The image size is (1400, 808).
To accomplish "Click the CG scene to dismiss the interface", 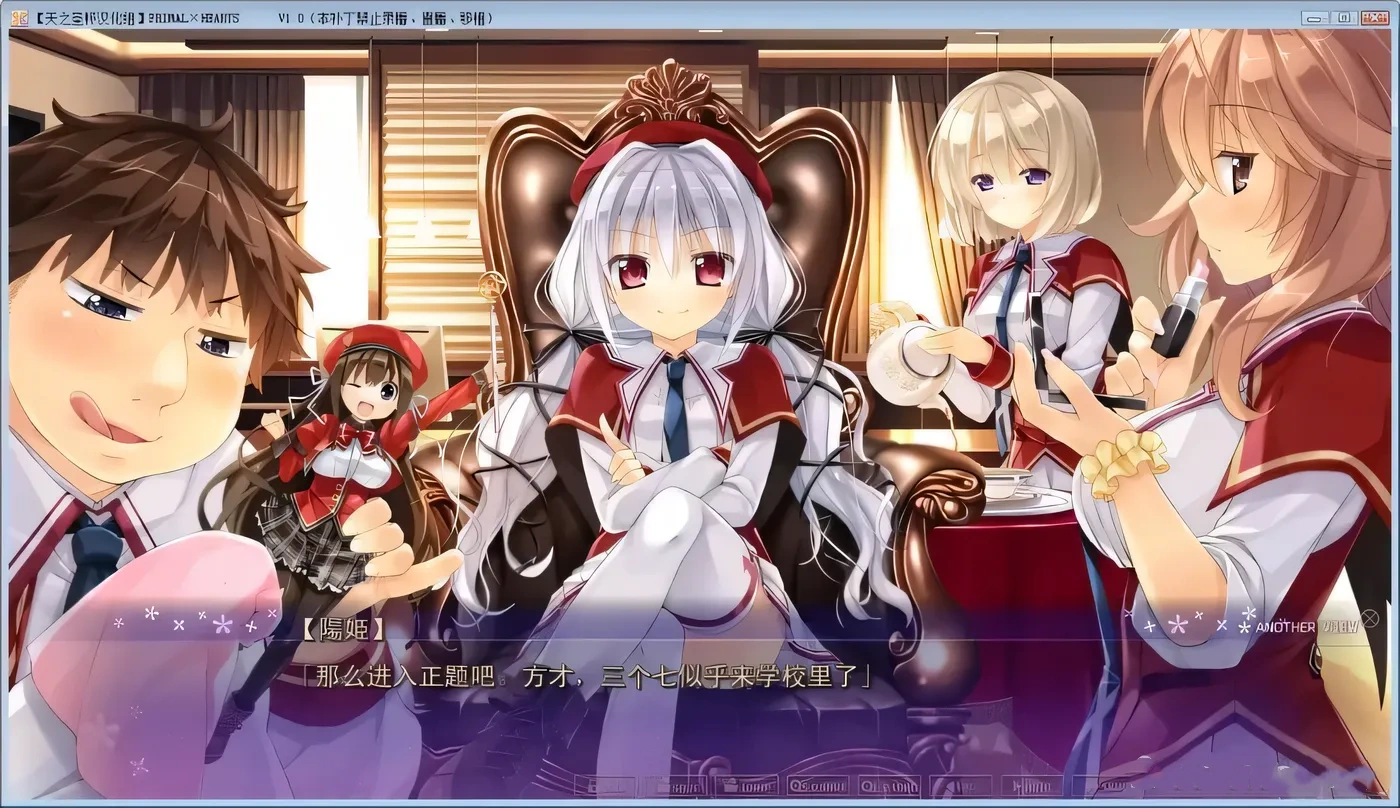I will click(700, 300).
